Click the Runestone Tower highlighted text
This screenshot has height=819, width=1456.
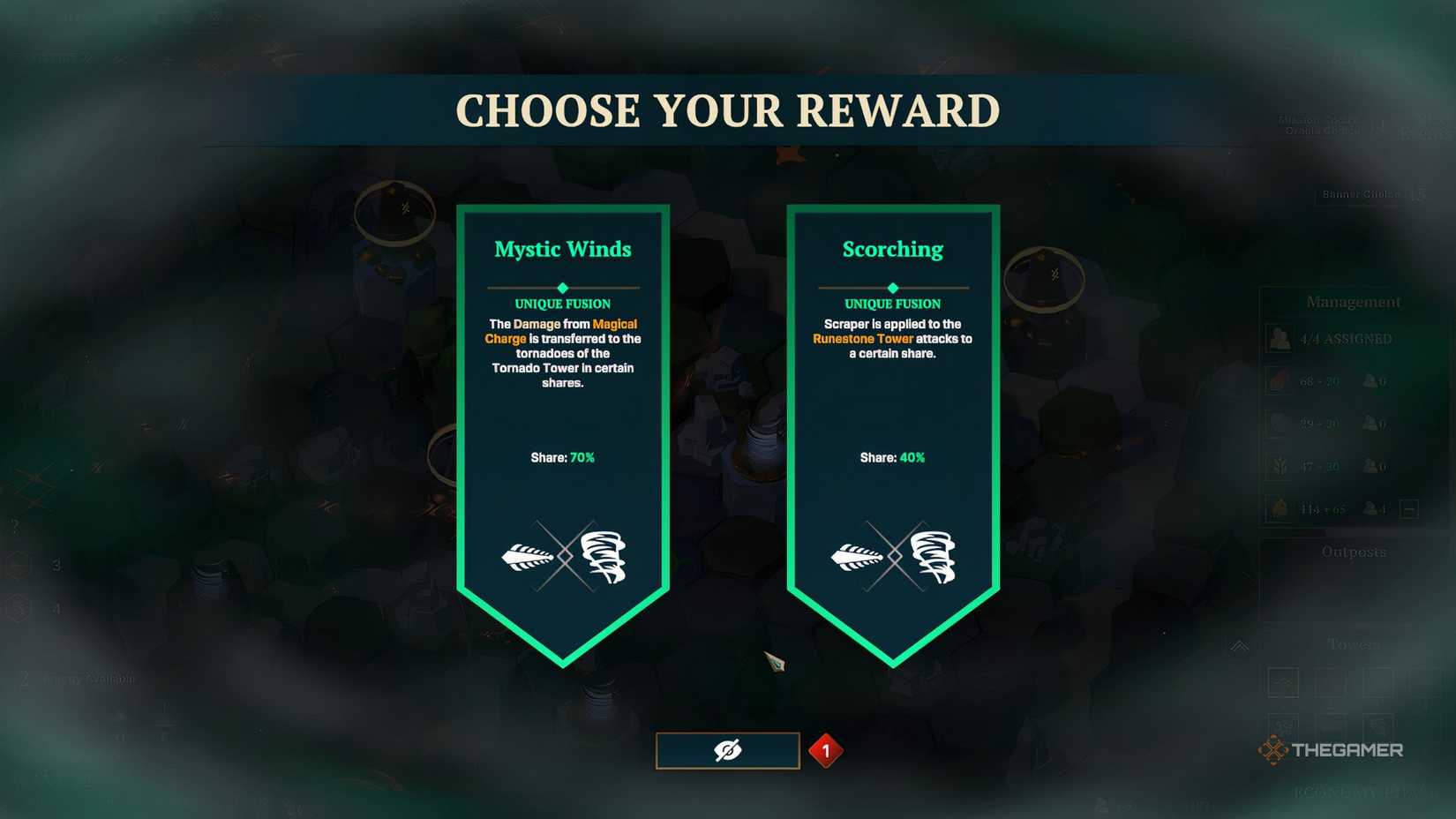pyautogui.click(x=862, y=338)
